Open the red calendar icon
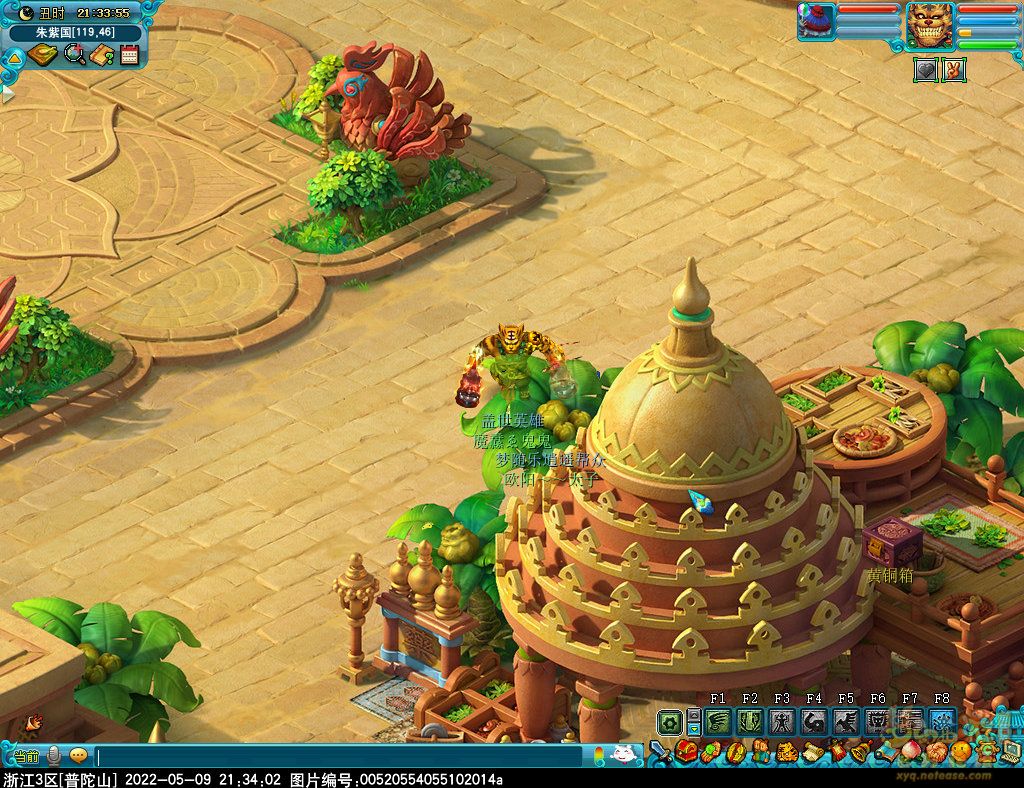 (x=129, y=55)
